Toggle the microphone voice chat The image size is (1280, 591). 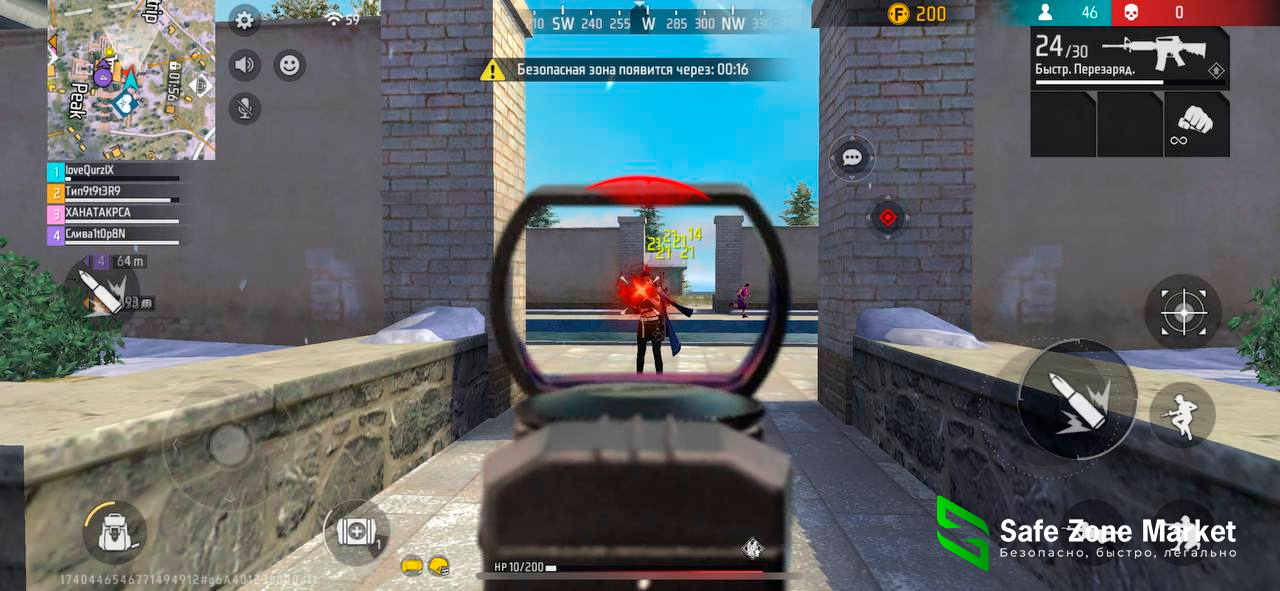(x=244, y=108)
